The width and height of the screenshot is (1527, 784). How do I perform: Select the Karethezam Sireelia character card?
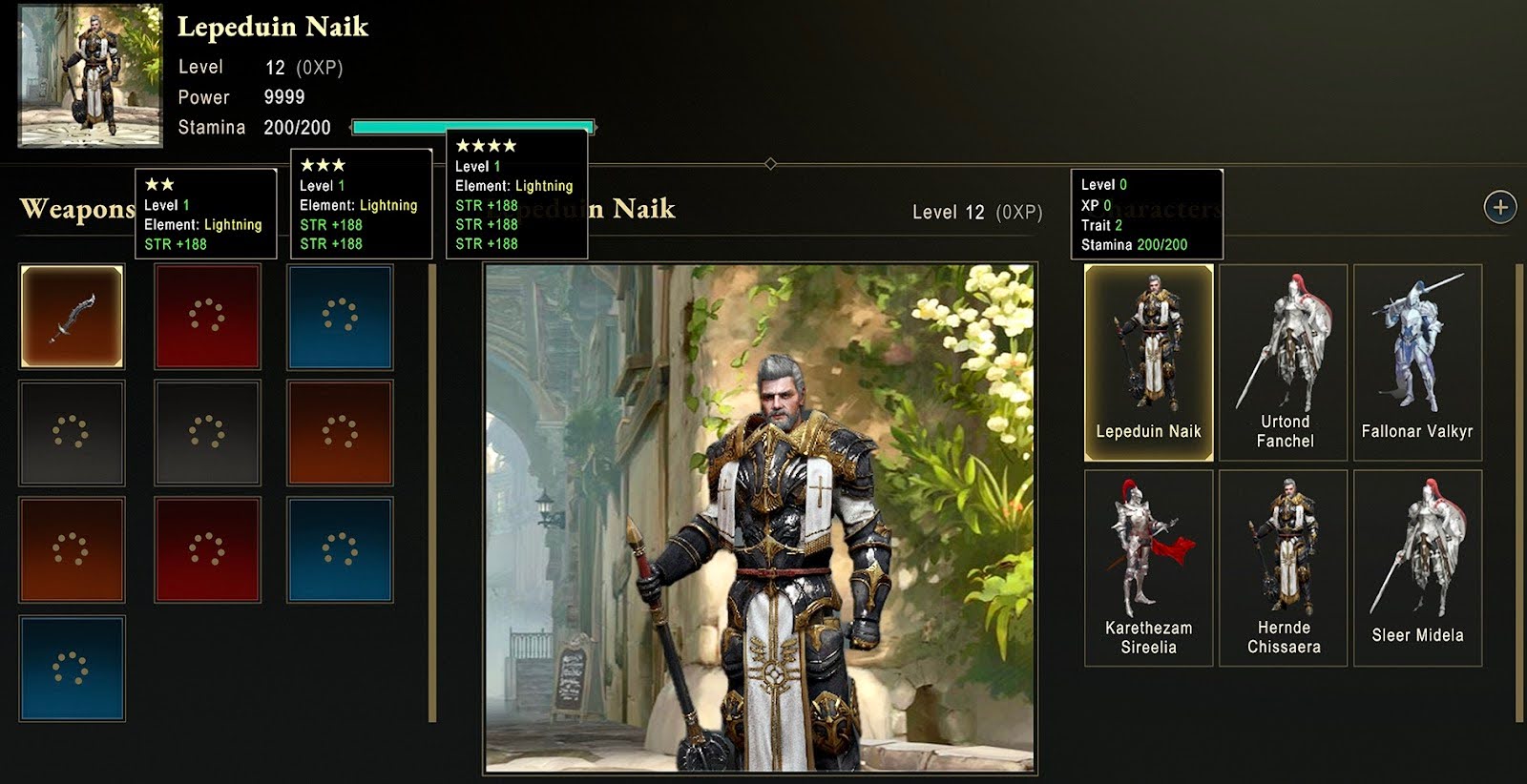[x=1148, y=567]
